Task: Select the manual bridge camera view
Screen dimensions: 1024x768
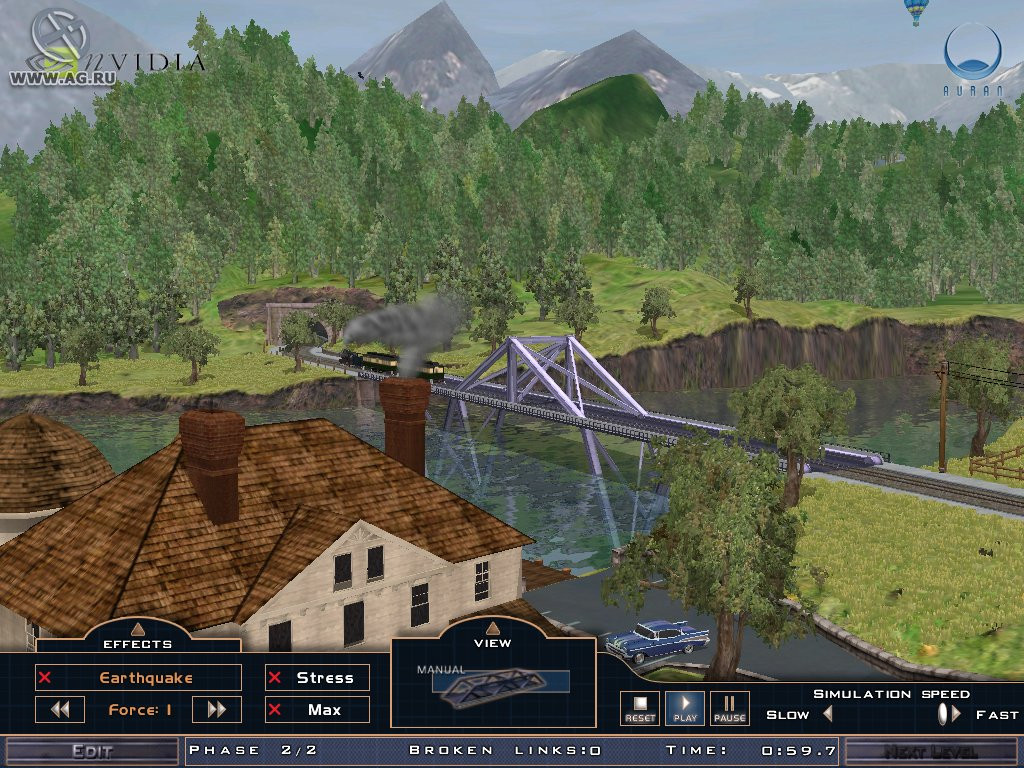Action: (494, 683)
